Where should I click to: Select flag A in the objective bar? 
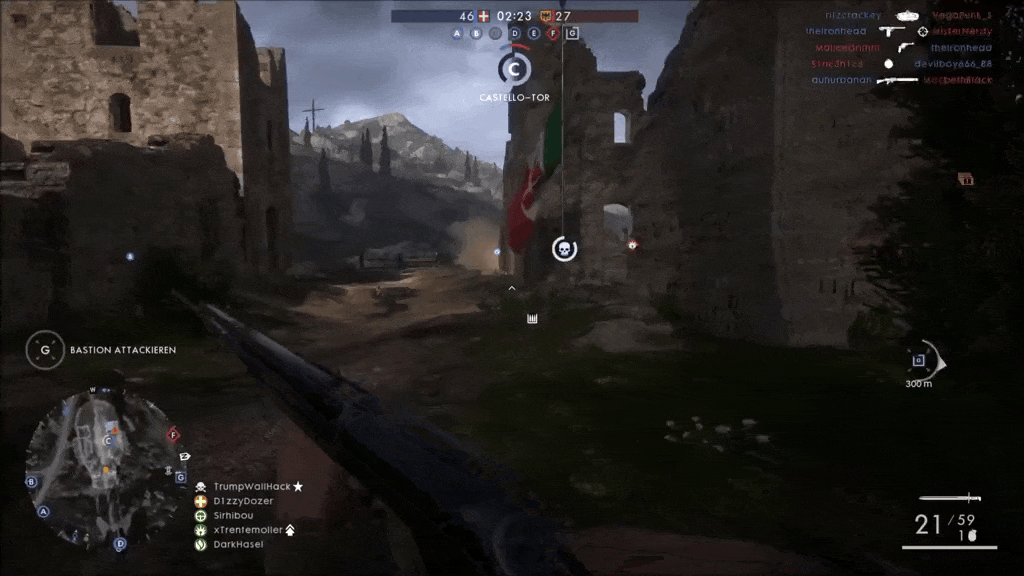(459, 33)
